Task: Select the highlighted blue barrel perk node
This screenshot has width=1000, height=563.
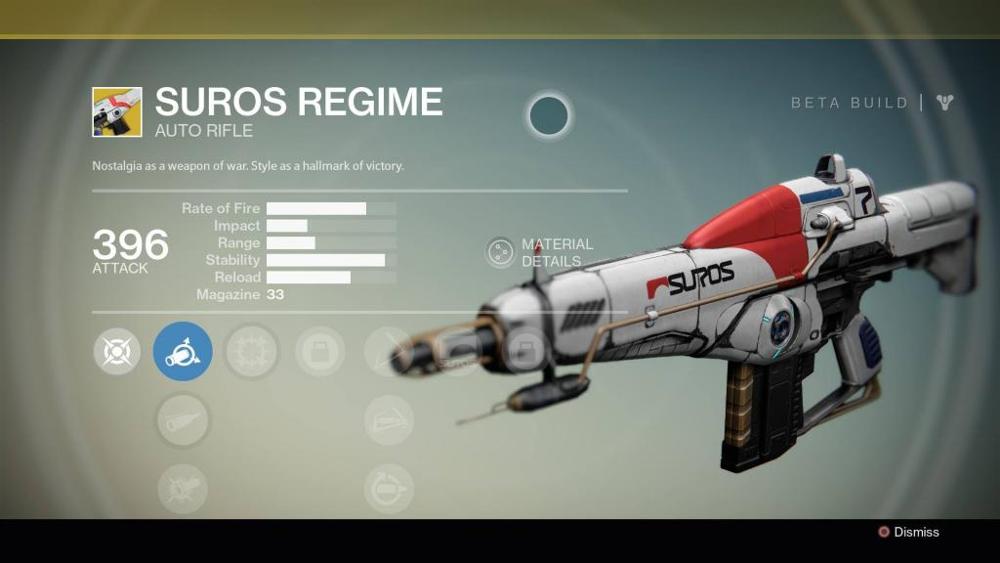Action: 182,351
